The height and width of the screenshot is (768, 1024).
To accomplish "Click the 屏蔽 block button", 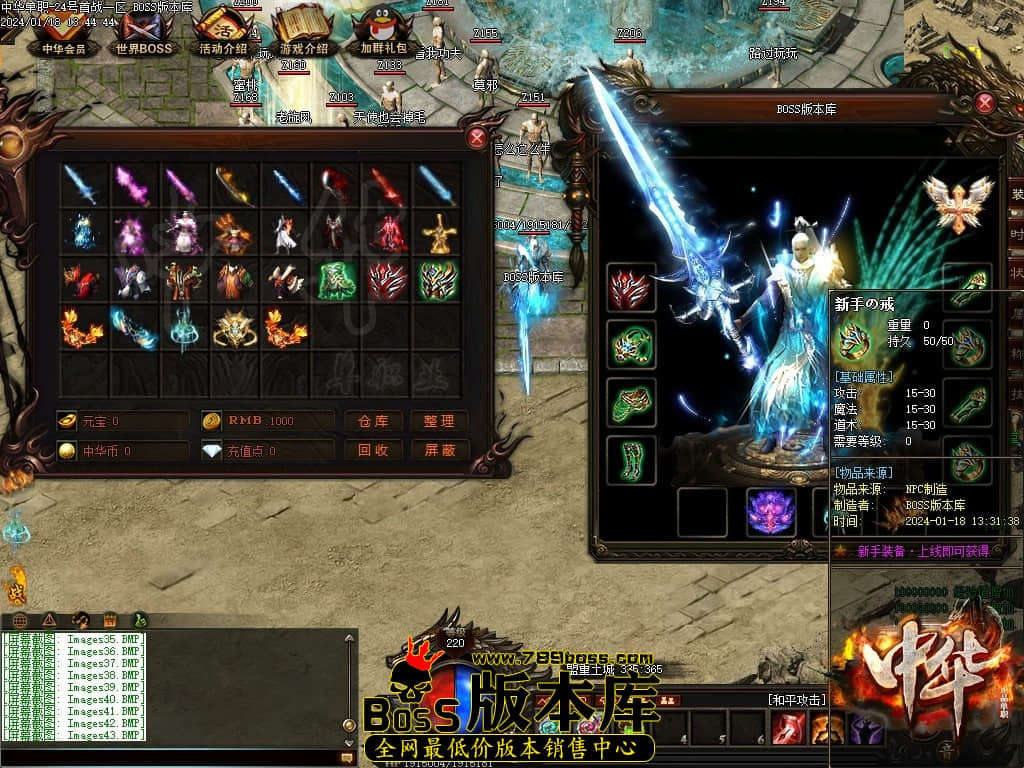I will click(x=439, y=451).
